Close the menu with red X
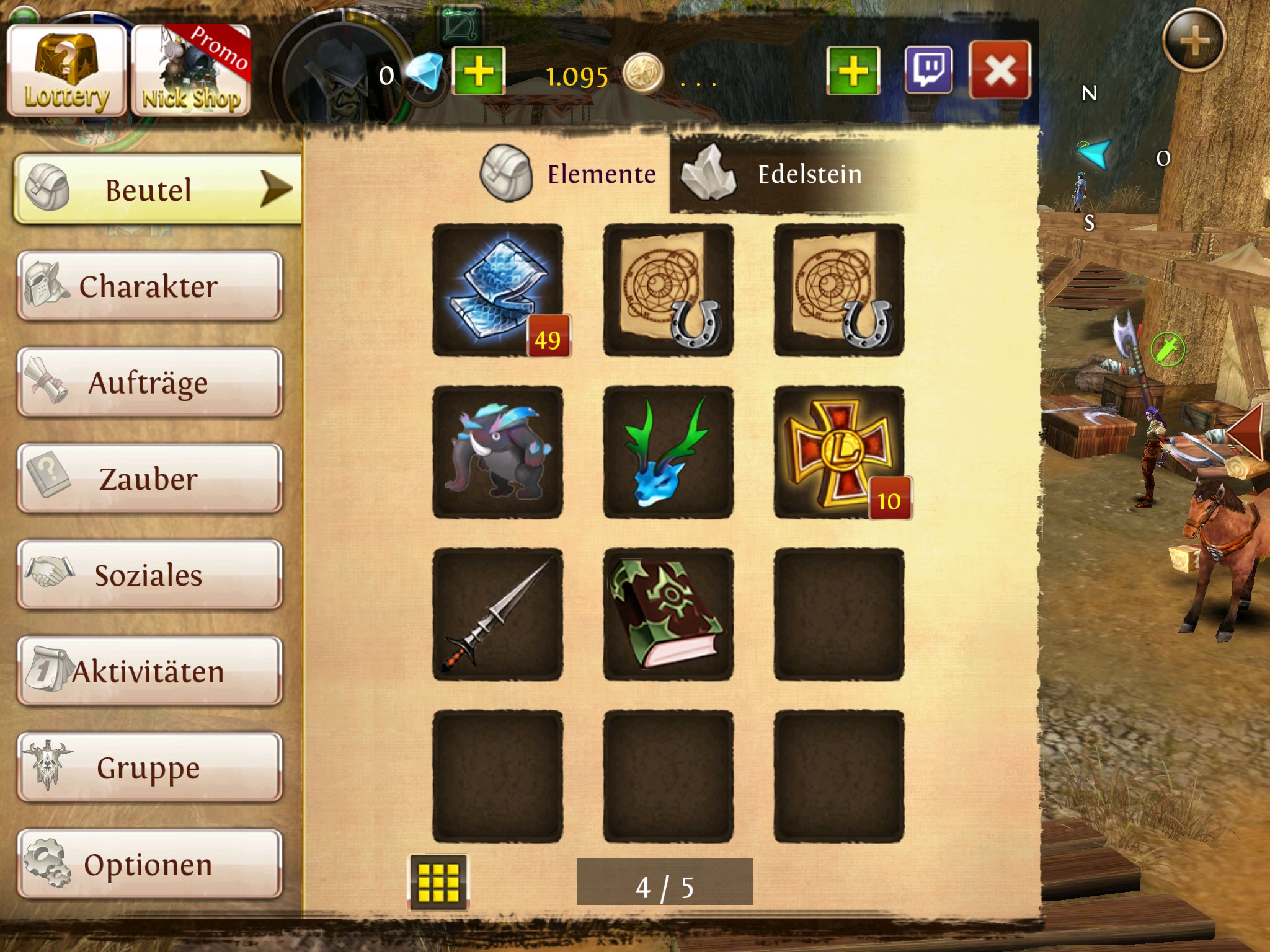The width and height of the screenshot is (1270, 952). click(999, 70)
